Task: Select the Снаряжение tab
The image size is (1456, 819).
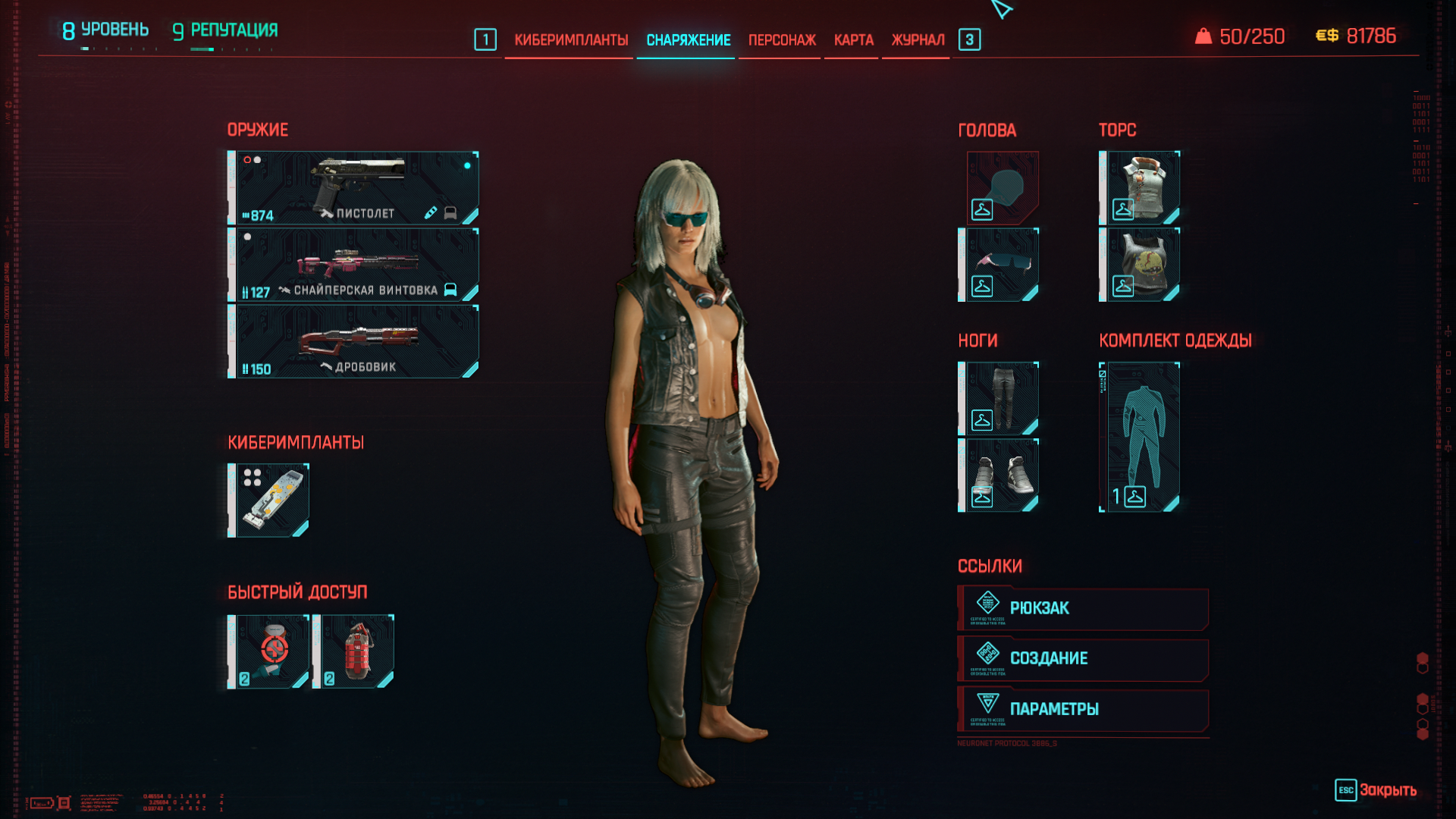Action: pos(688,40)
